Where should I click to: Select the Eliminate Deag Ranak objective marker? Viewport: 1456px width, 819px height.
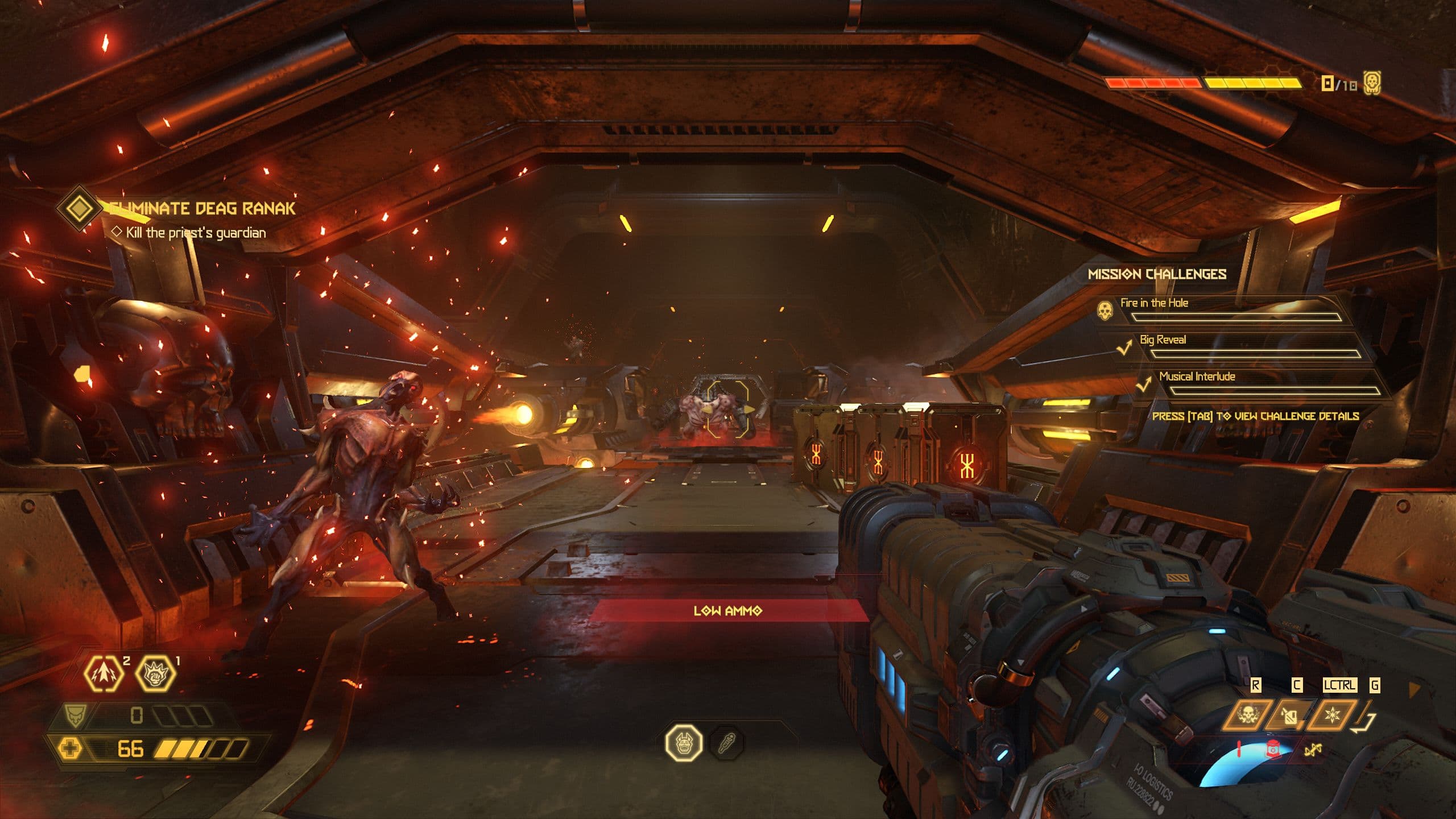point(79,208)
